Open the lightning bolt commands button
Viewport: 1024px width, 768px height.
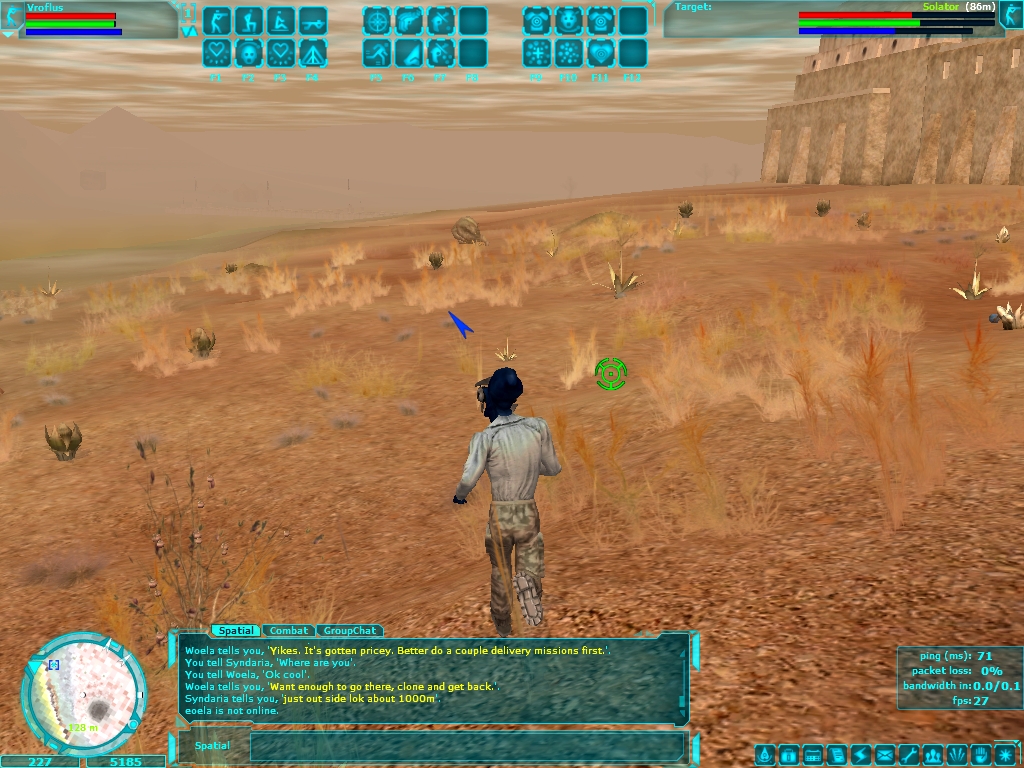[861, 755]
